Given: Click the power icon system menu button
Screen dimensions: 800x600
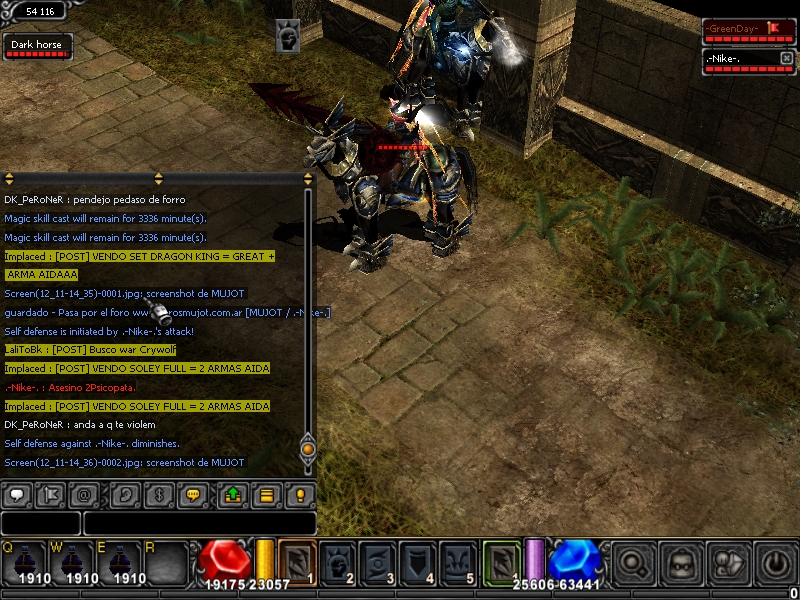Looking at the screenshot, I should coord(776,562).
